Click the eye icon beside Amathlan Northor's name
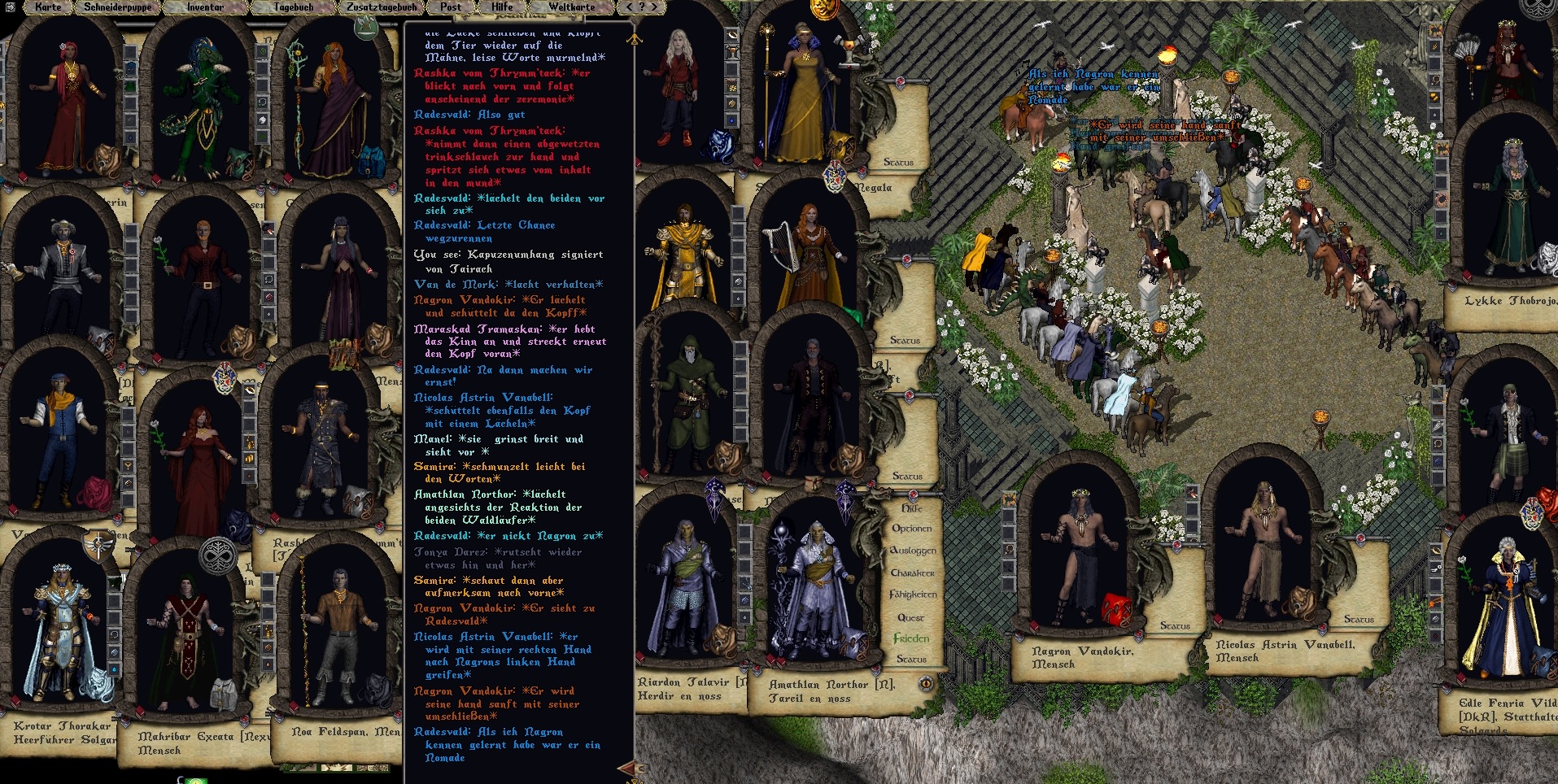1558x784 pixels. (926, 684)
